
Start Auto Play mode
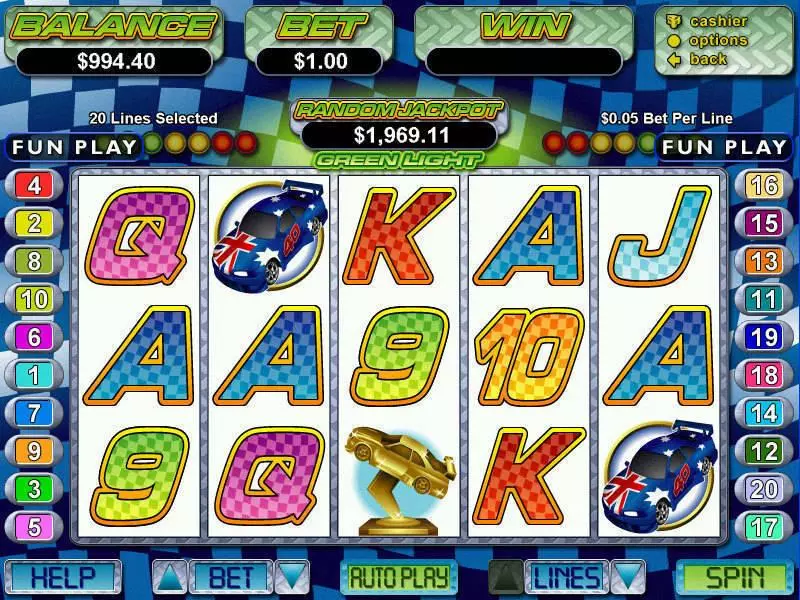click(x=399, y=577)
